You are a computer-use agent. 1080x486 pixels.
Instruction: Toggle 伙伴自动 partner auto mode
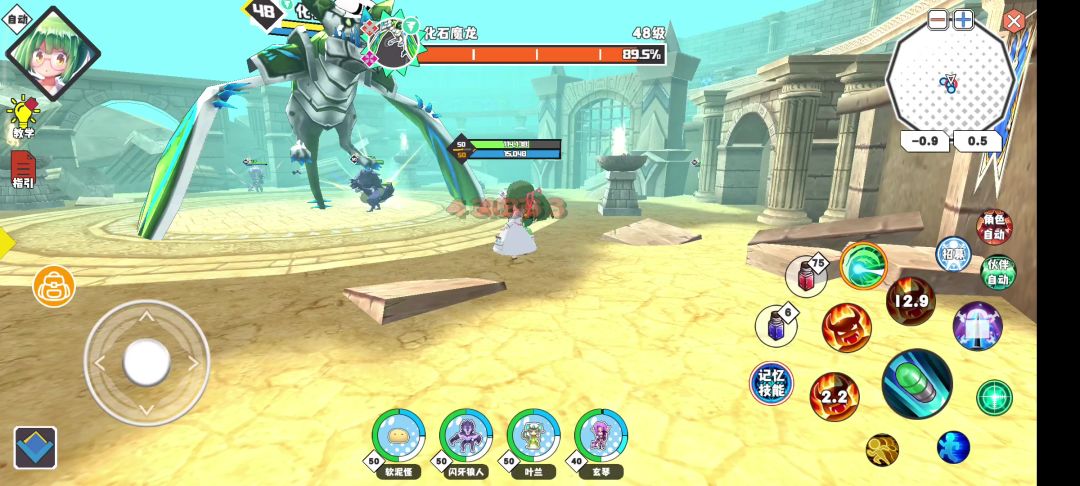pyautogui.click(x=997, y=272)
